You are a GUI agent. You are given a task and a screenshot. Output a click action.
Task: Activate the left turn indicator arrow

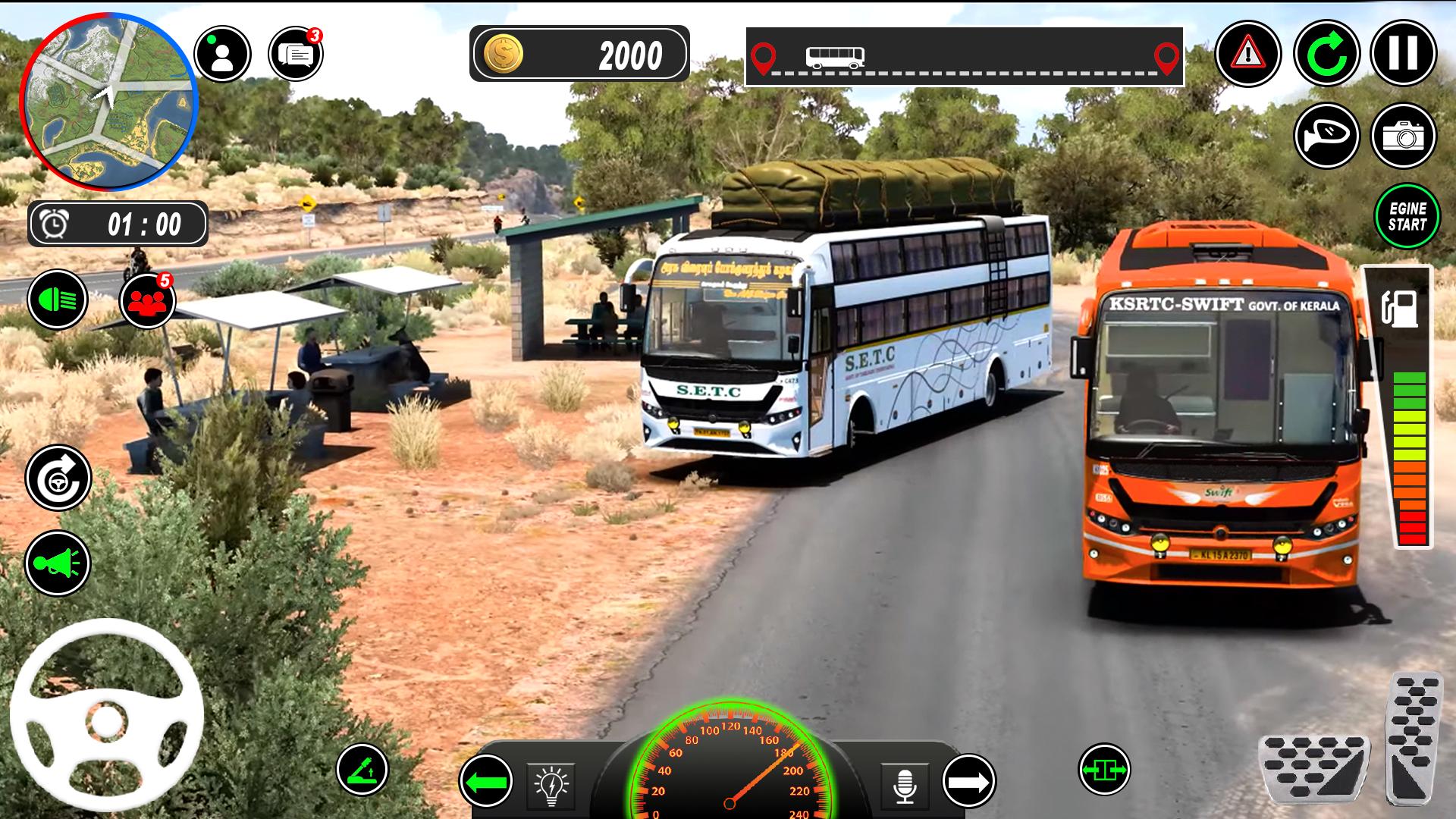click(486, 781)
